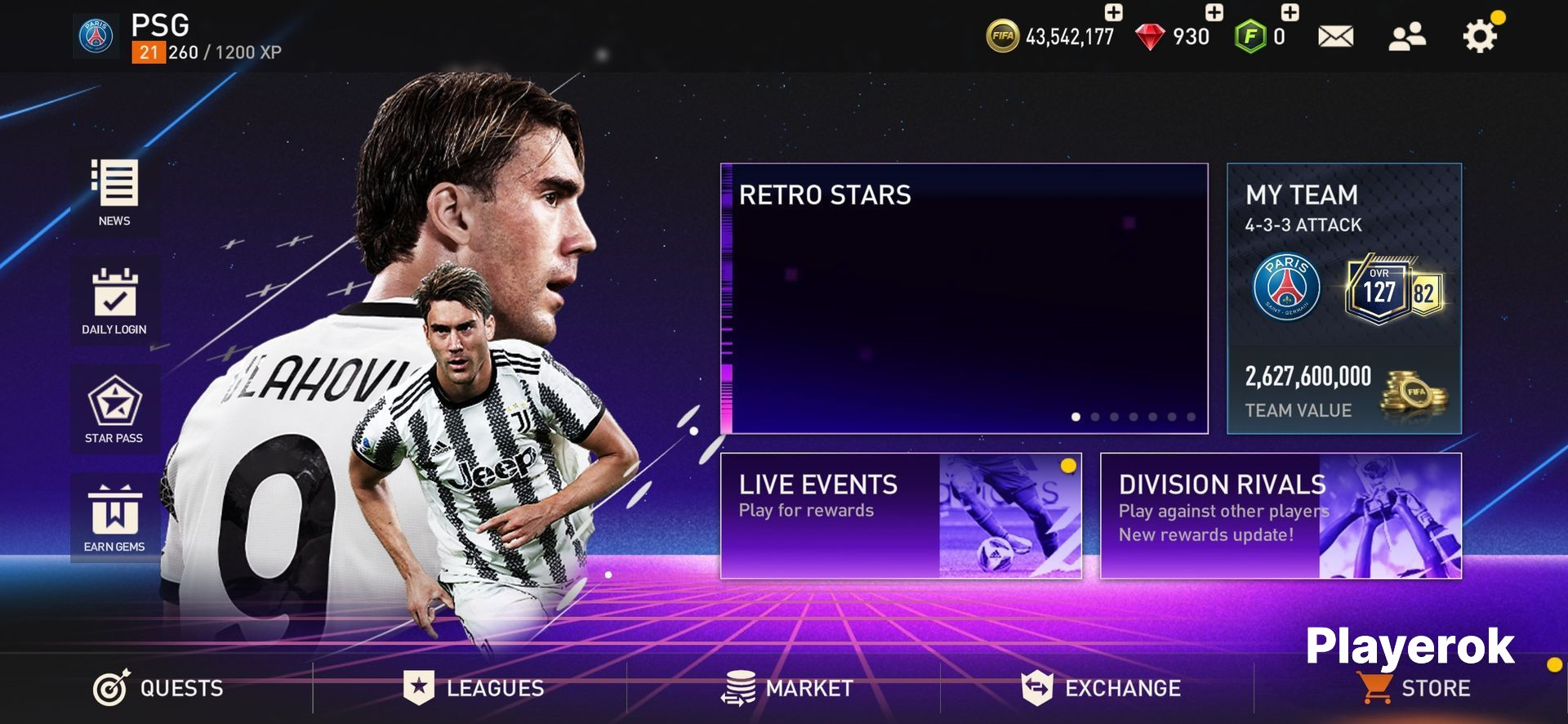This screenshot has height=724, width=1568.
Task: Open the friends list icon
Action: pos(1406,37)
